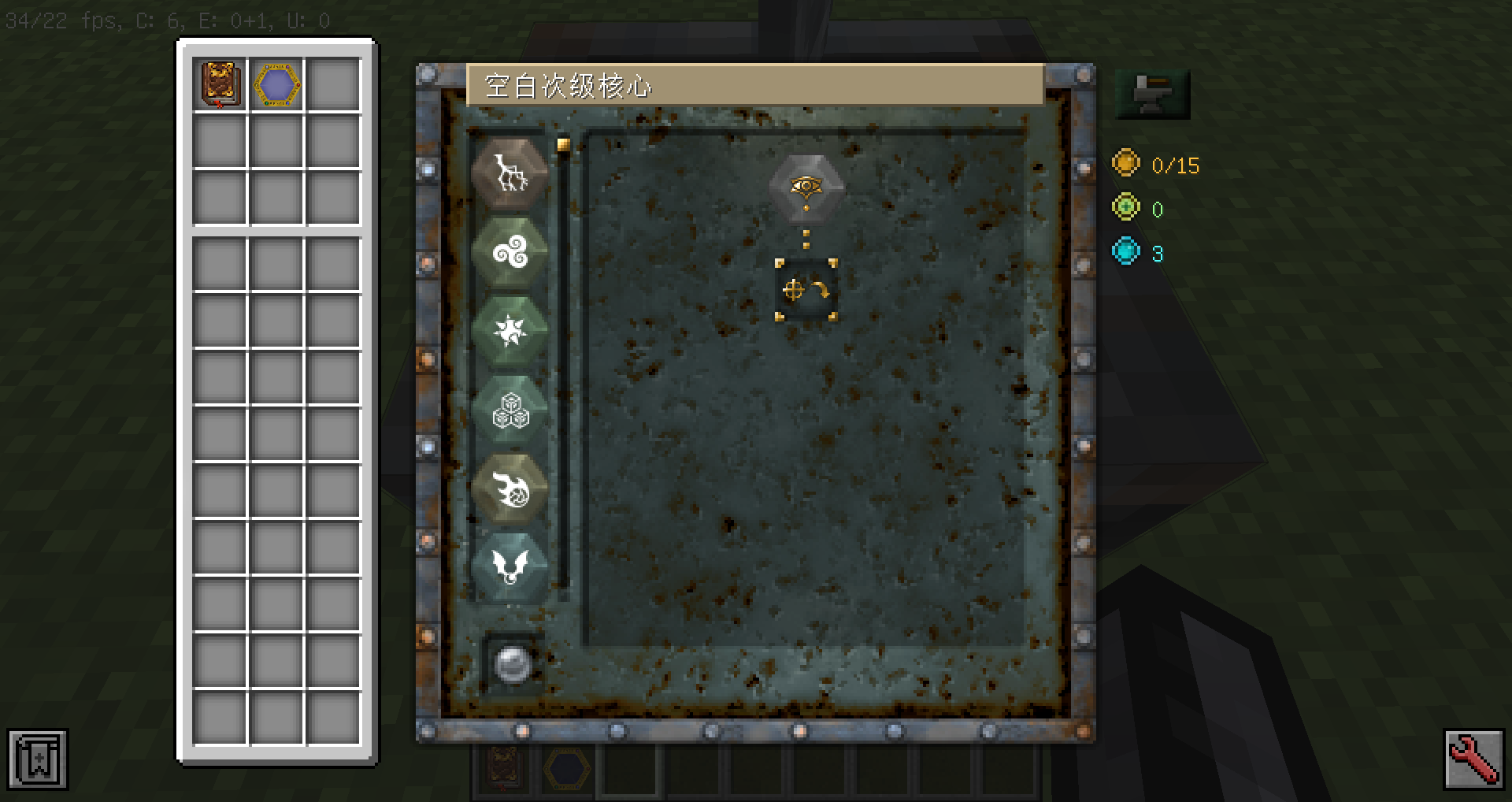
Task: Pick the blue hexagon core item slot
Action: coord(277,84)
